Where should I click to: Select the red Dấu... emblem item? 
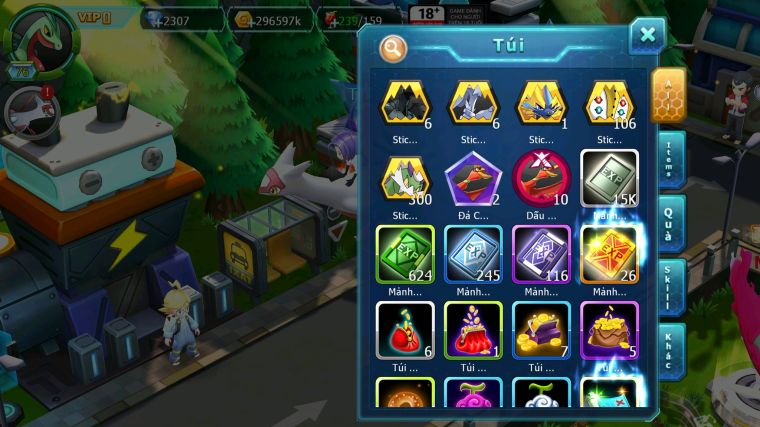tap(541, 178)
